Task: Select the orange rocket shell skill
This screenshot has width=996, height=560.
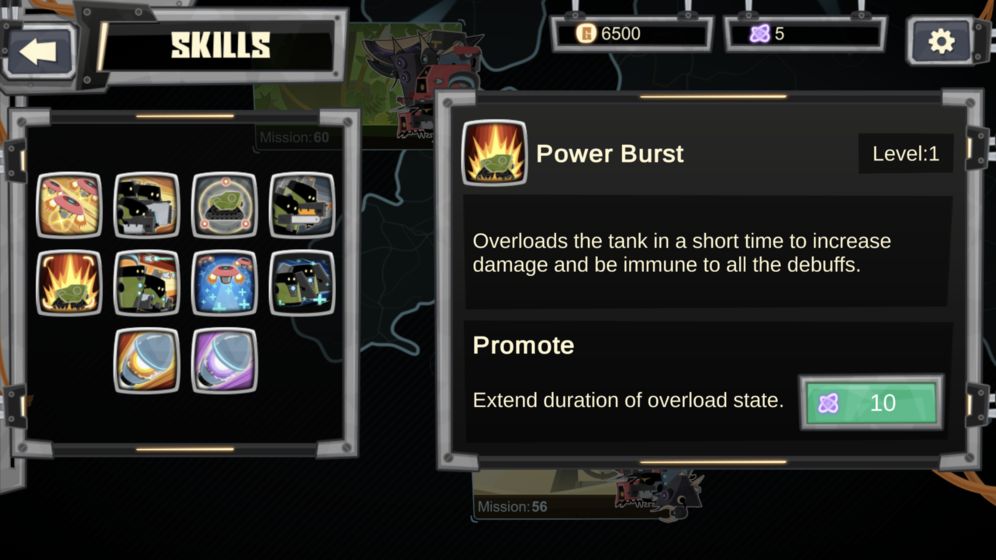Action: click(x=147, y=360)
